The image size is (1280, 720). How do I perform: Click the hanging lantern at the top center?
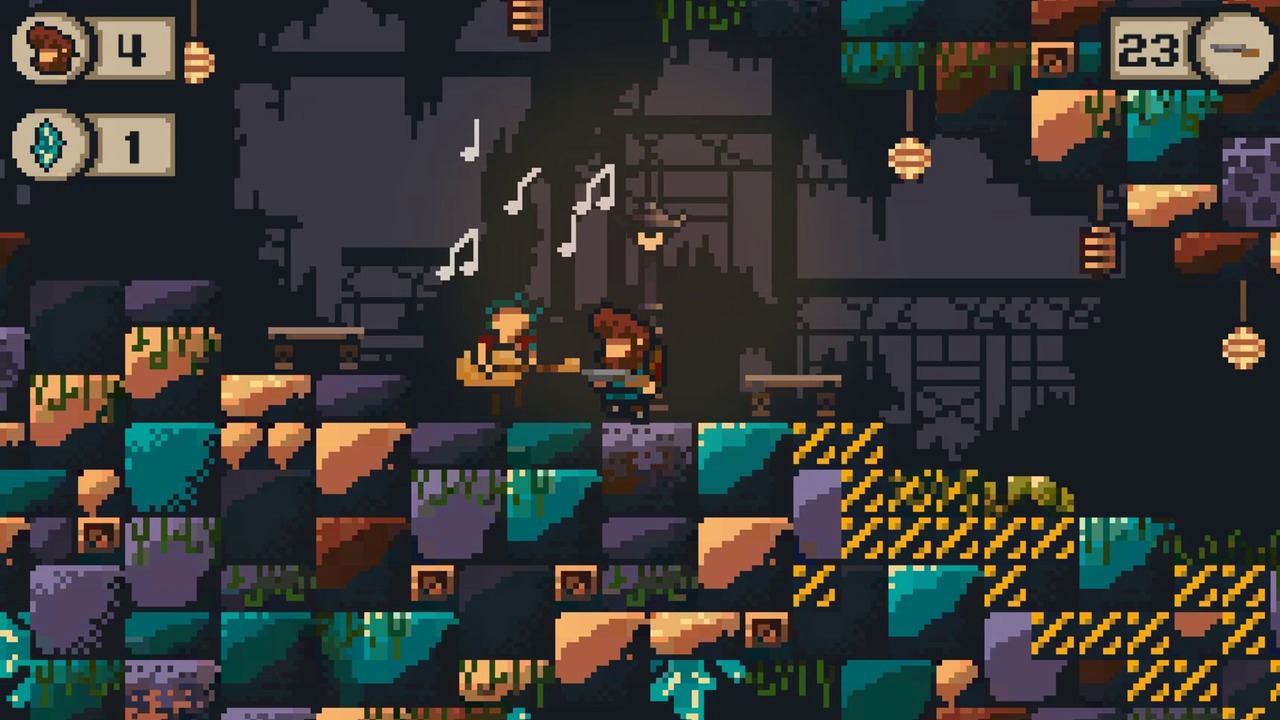522,15
